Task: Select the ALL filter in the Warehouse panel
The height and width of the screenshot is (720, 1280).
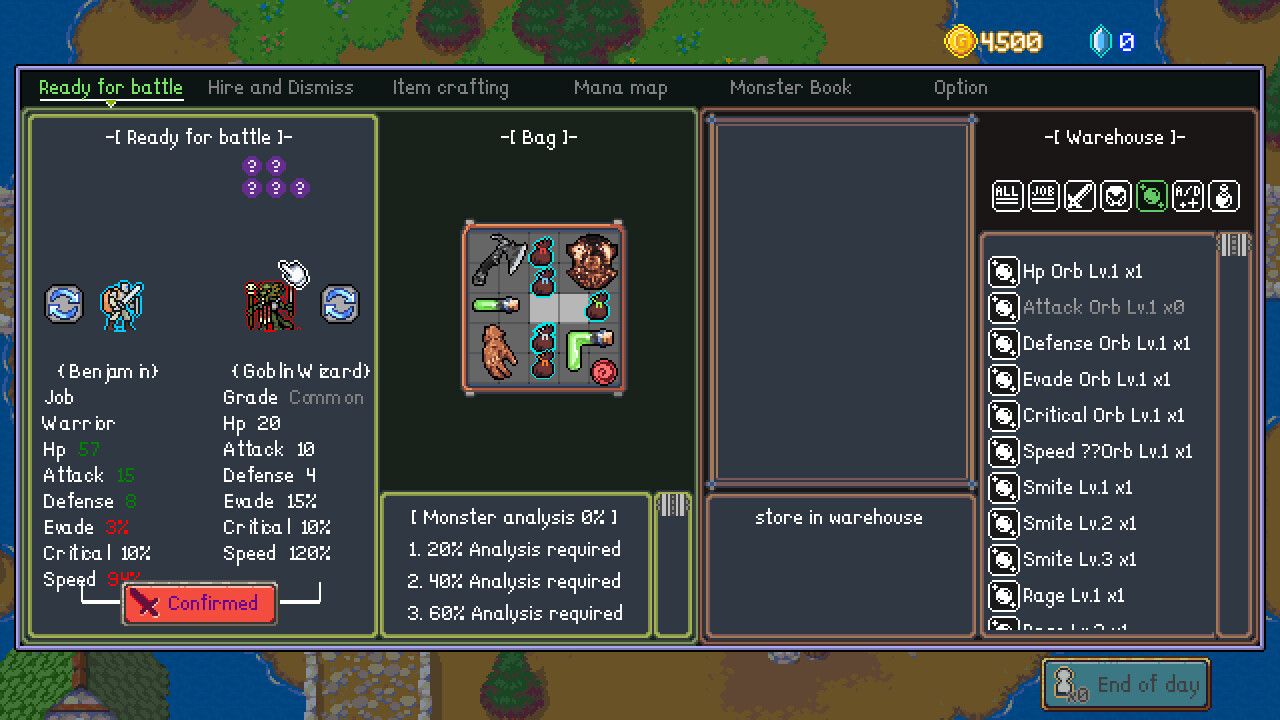Action: click(x=1007, y=196)
